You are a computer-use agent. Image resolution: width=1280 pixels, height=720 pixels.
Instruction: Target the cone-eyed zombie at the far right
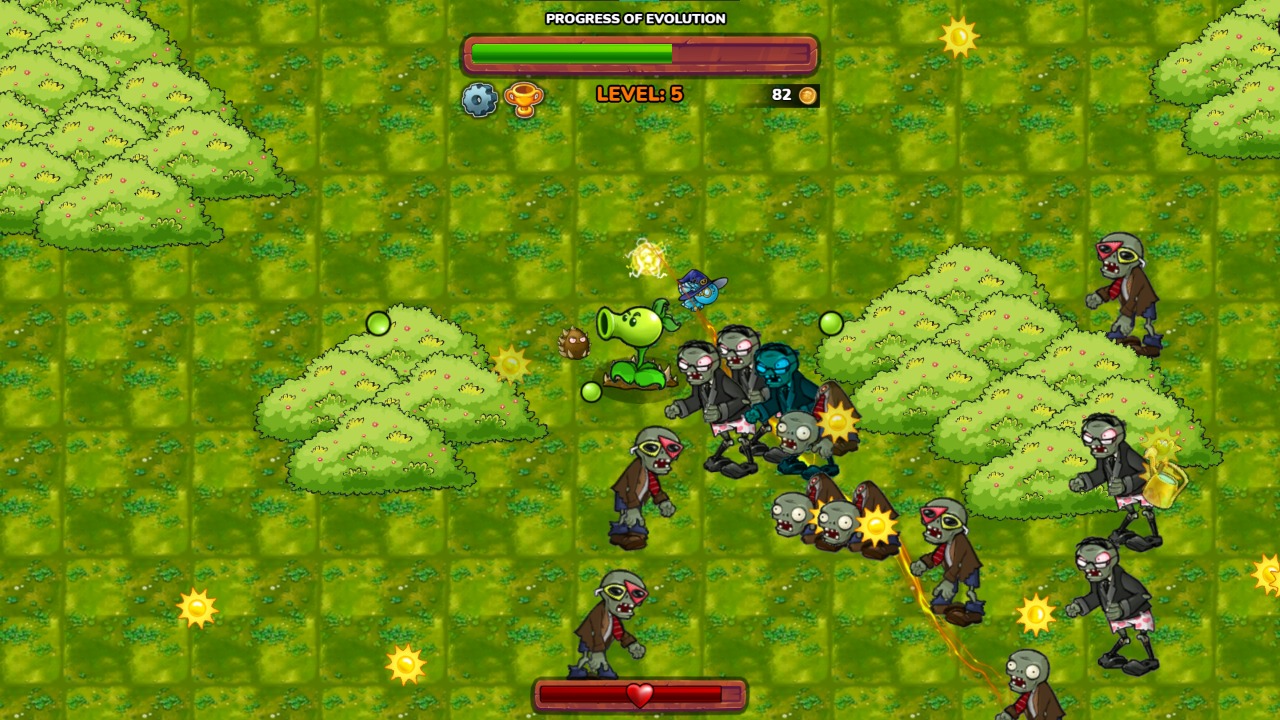point(1121,280)
